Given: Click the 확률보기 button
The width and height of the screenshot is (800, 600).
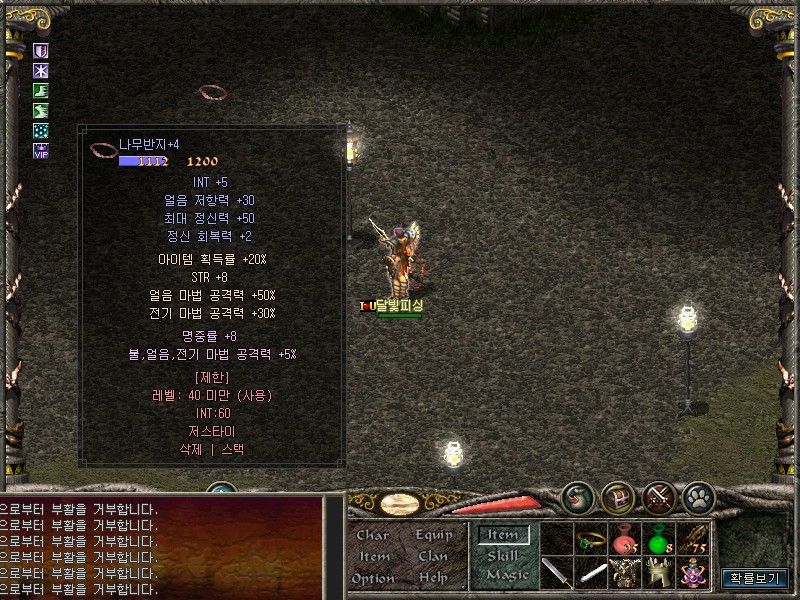Looking at the screenshot, I should pyautogui.click(x=754, y=578).
